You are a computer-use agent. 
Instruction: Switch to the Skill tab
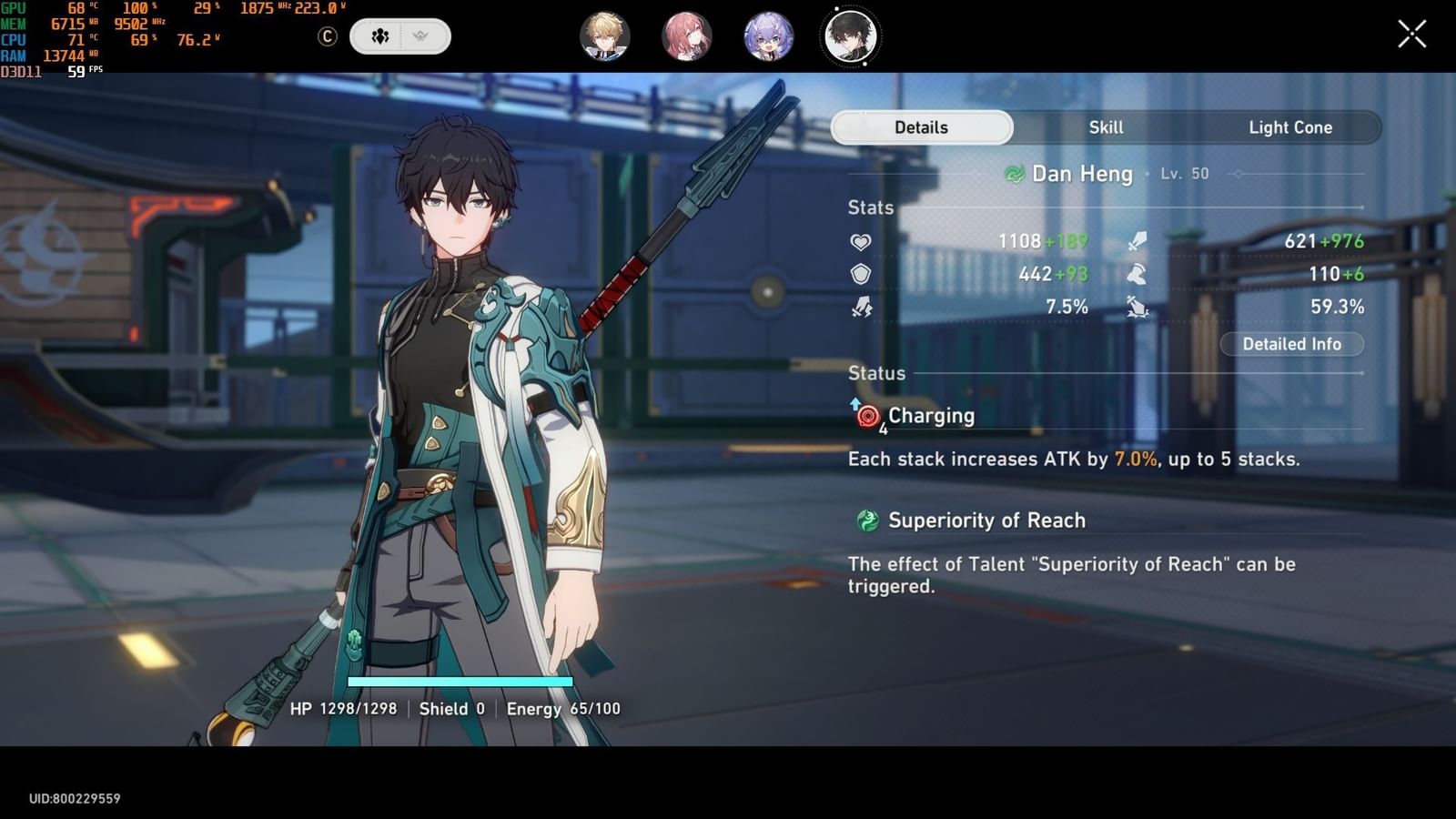(1106, 127)
